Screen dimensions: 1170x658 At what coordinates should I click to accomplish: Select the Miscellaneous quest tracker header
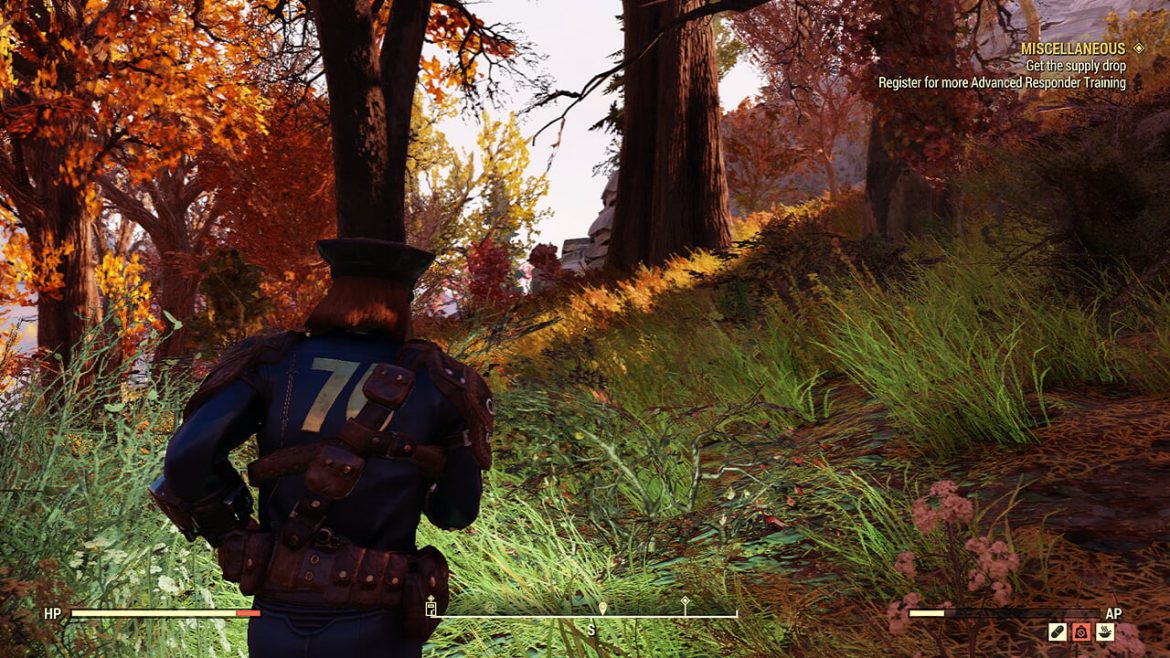pos(1072,49)
